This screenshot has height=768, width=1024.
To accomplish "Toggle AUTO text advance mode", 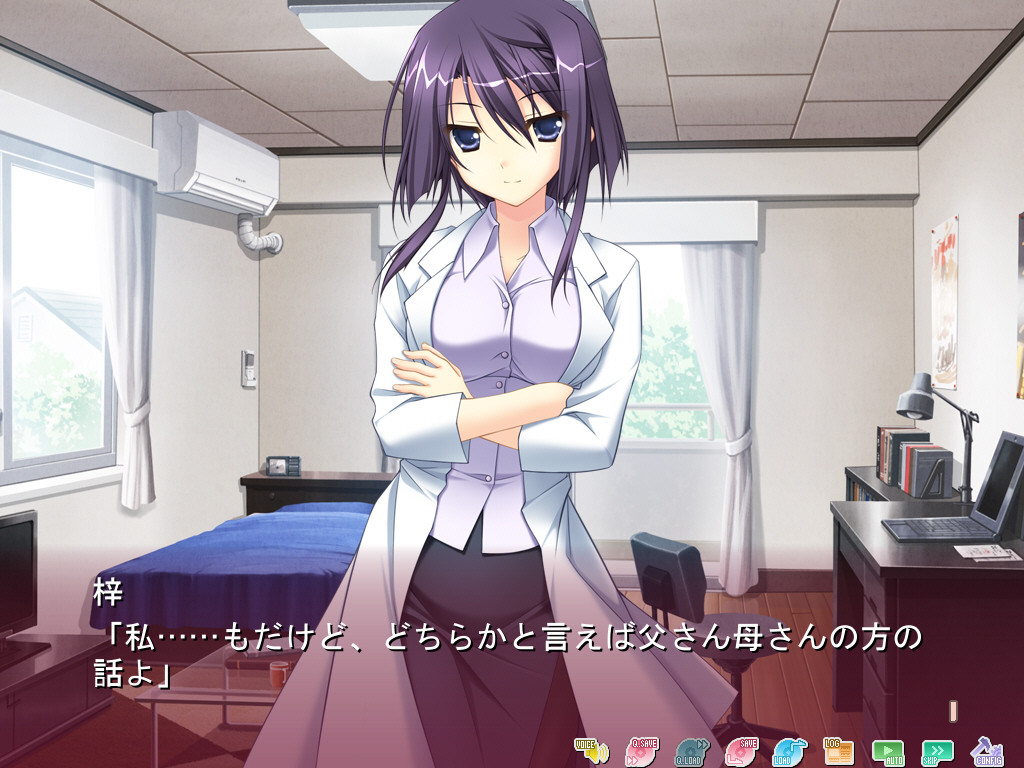I will pyautogui.click(x=887, y=750).
